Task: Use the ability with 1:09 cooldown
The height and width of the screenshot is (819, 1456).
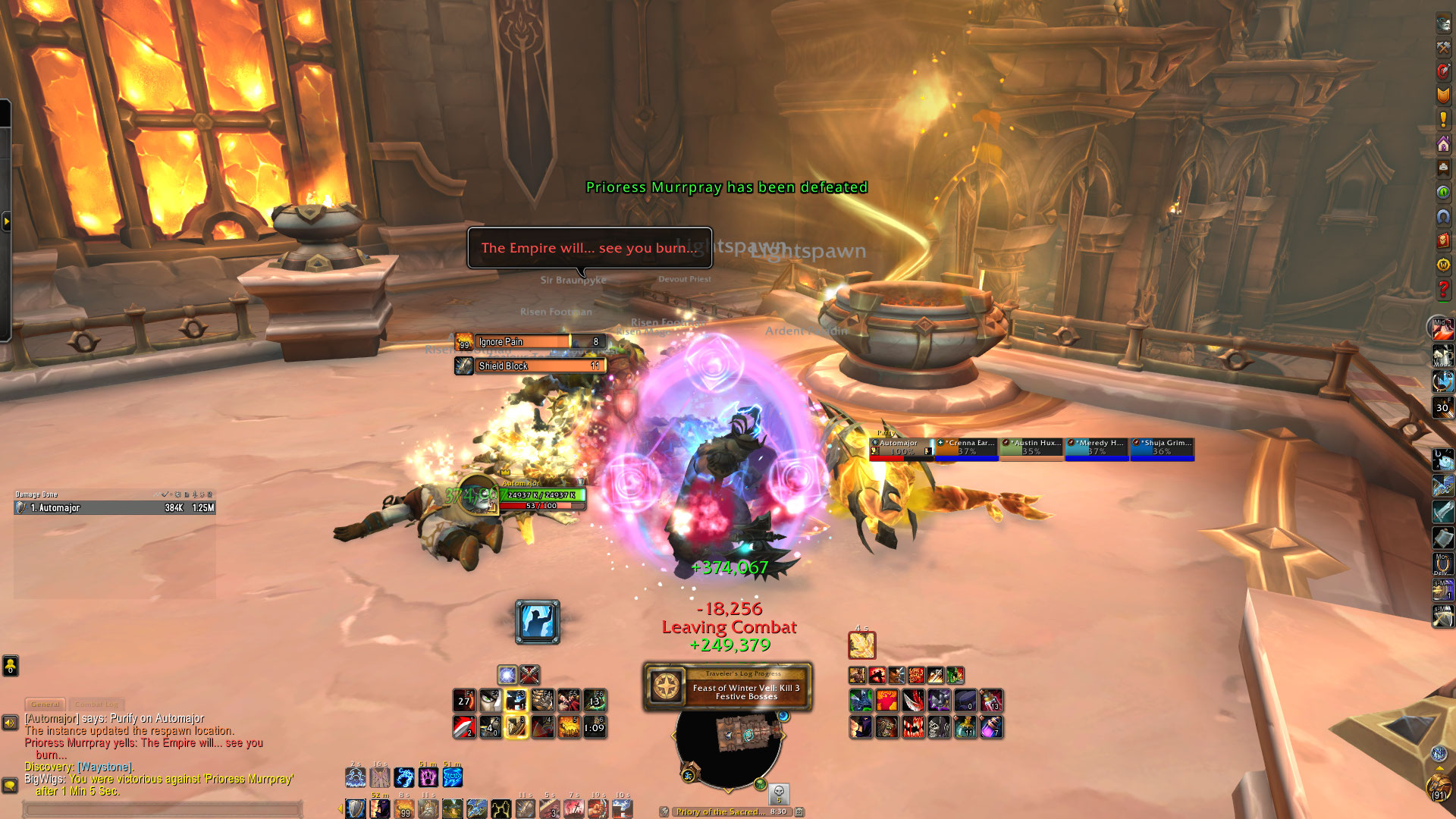Action: [x=595, y=727]
